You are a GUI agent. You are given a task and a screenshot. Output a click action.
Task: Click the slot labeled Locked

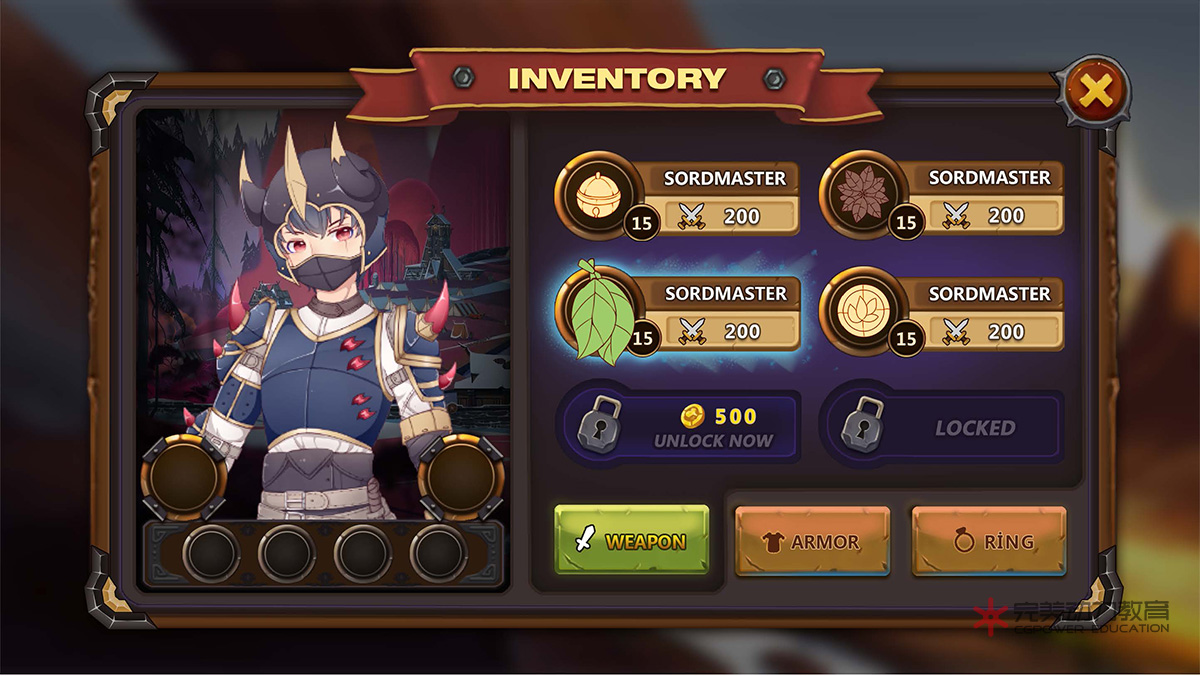942,428
